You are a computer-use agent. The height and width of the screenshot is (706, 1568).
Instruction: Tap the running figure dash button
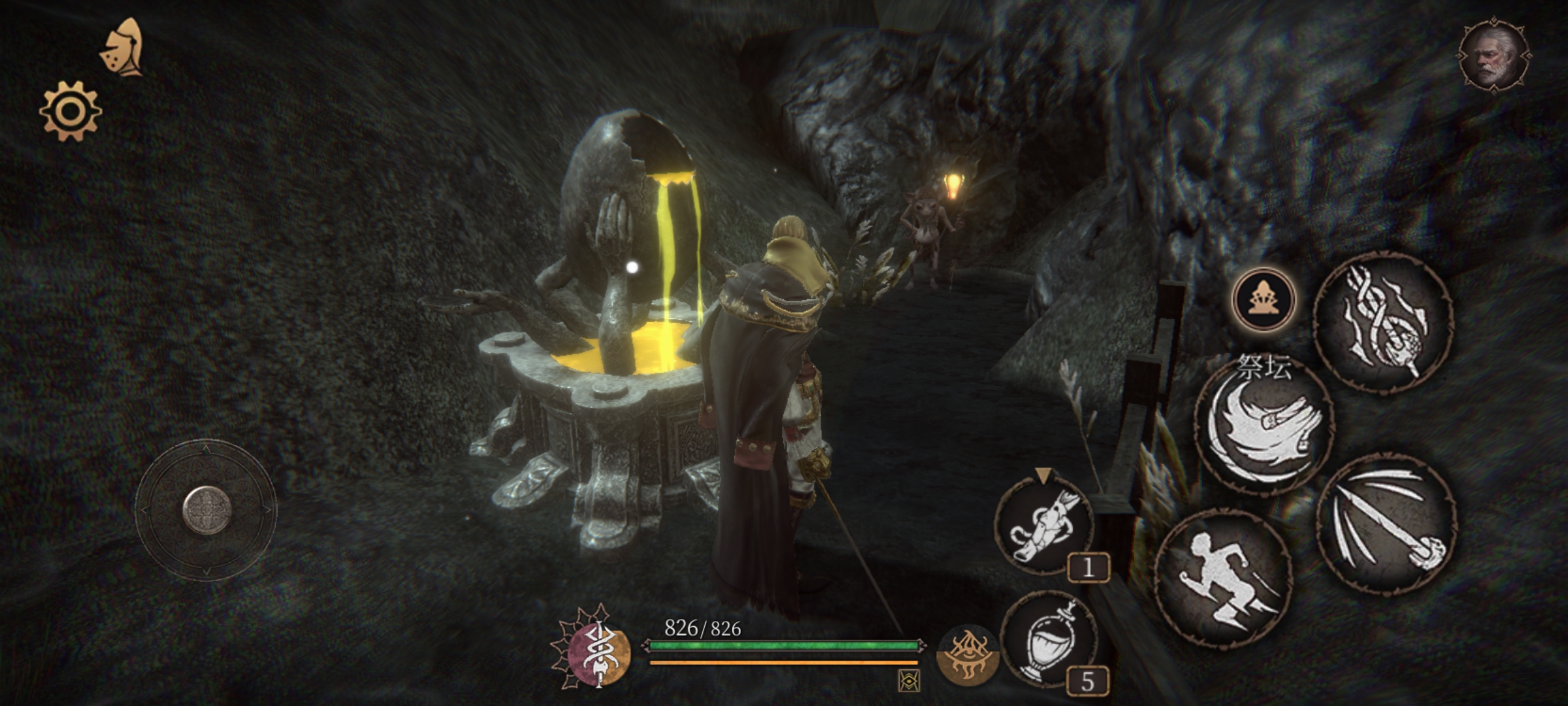tap(1223, 578)
